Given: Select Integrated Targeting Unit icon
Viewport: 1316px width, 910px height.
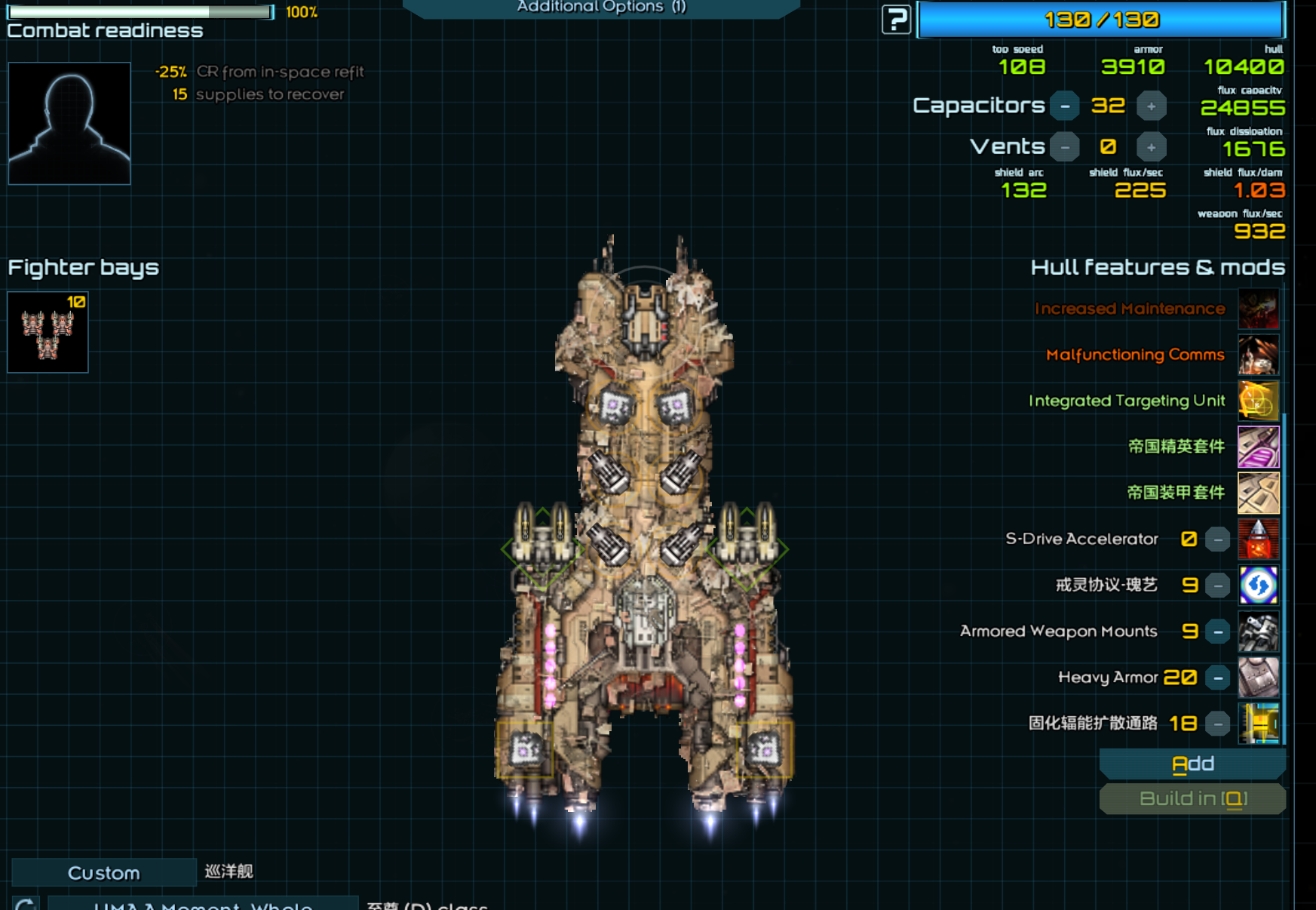Looking at the screenshot, I should [x=1258, y=401].
